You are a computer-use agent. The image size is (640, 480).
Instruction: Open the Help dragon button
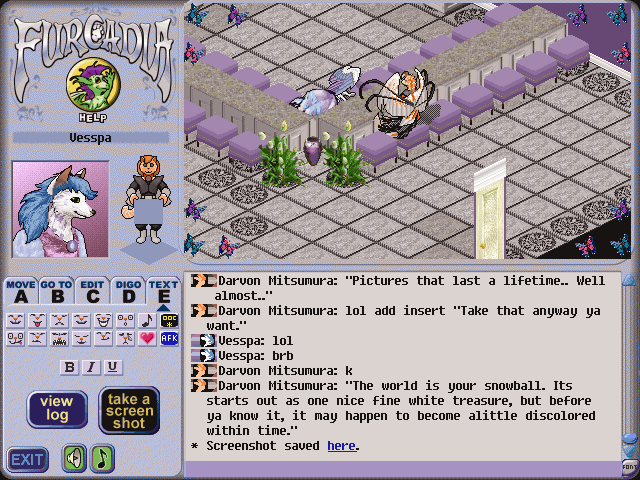88,88
